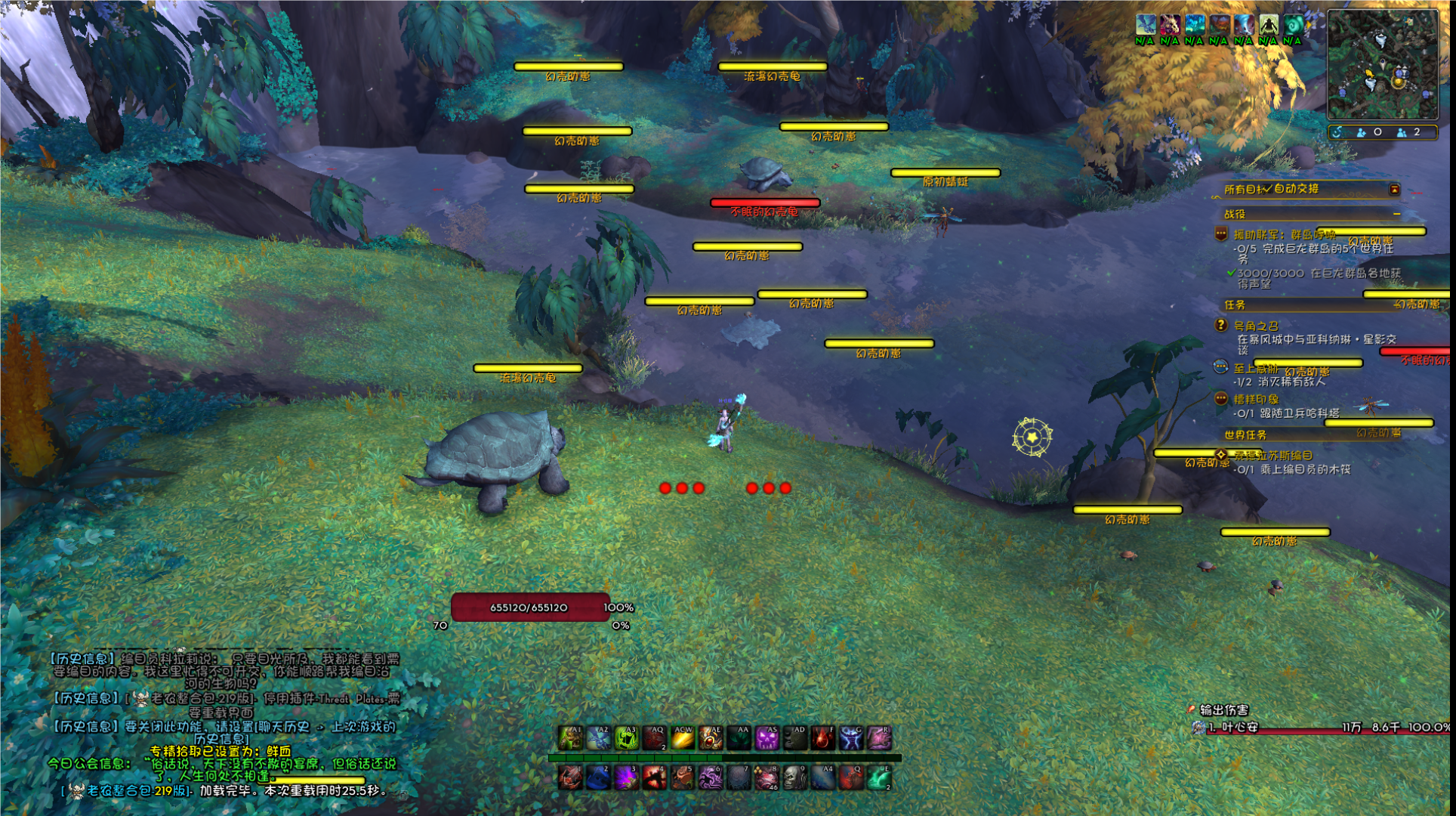This screenshot has height=816, width=1456.
Task: Collapse the 战役 campaign section
Action: tap(1396, 215)
